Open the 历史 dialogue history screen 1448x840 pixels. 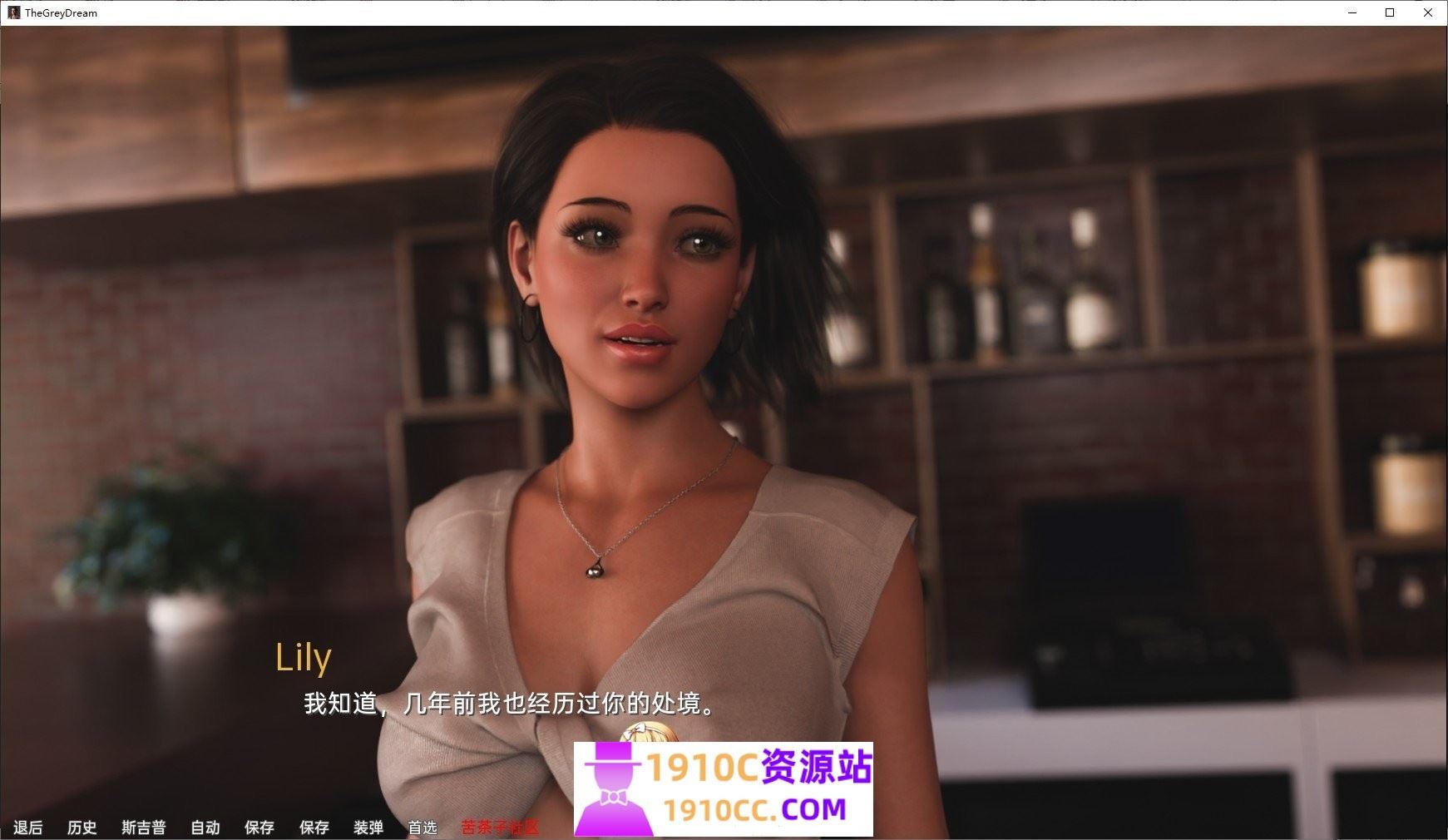[x=82, y=828]
